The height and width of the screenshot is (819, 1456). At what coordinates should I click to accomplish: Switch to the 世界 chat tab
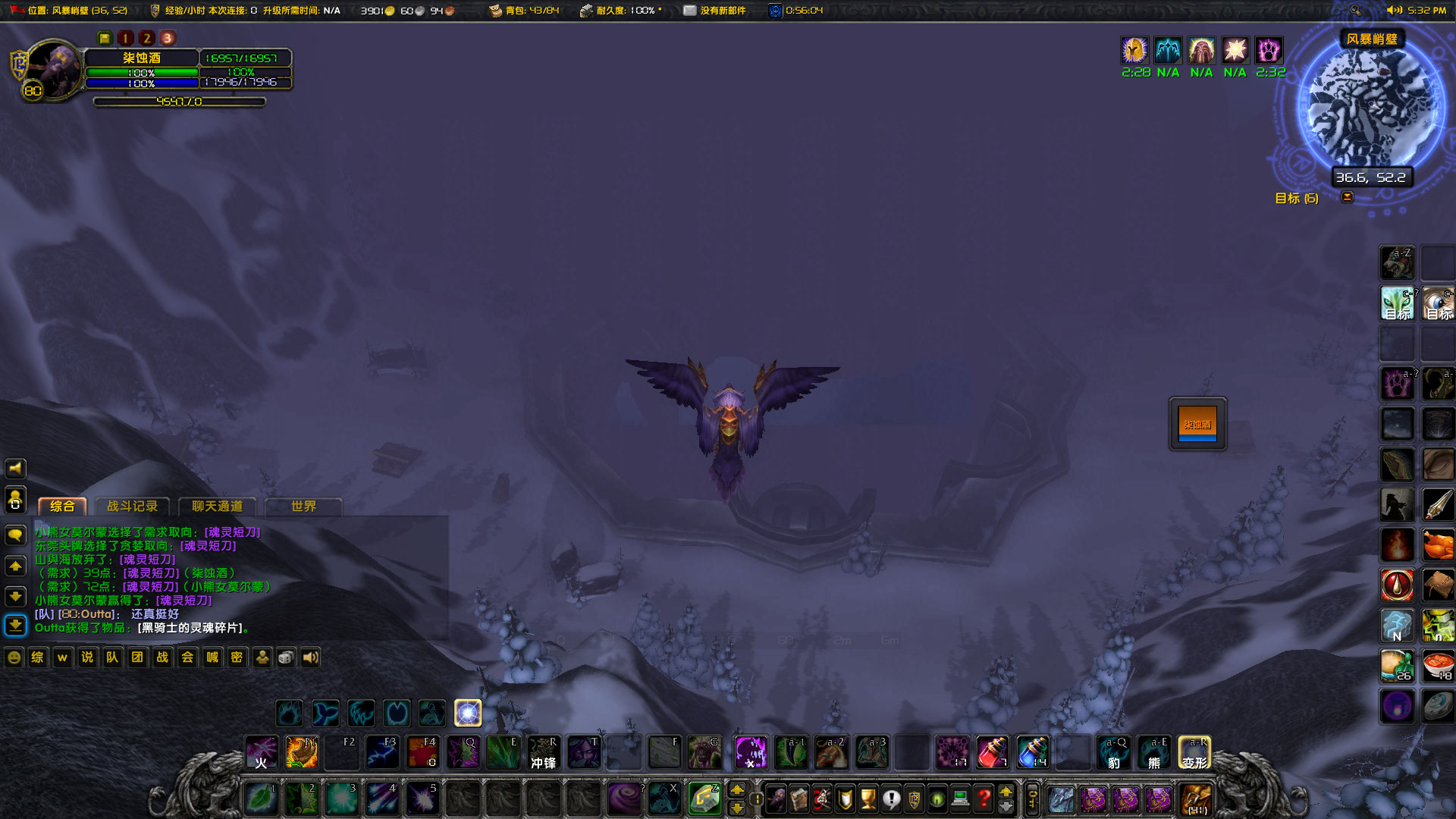coord(303,507)
